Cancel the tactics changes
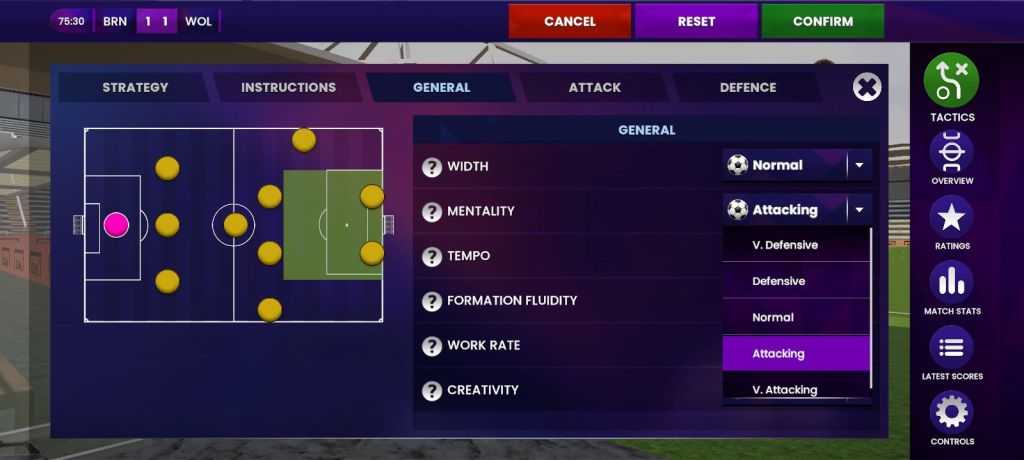This screenshot has height=460, width=1024. click(569, 21)
